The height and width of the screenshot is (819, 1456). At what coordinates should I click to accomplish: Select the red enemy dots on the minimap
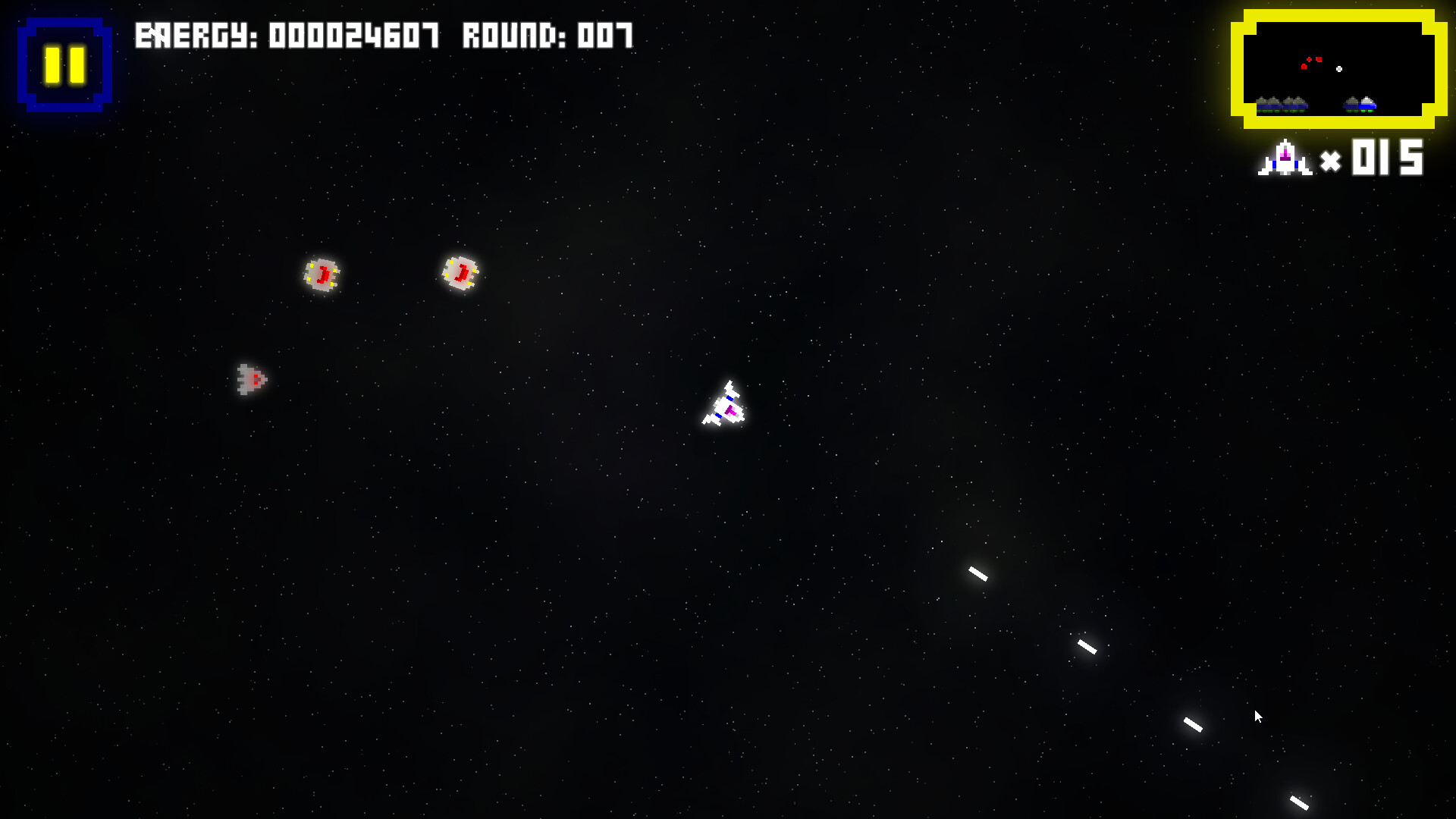[x=1313, y=61]
